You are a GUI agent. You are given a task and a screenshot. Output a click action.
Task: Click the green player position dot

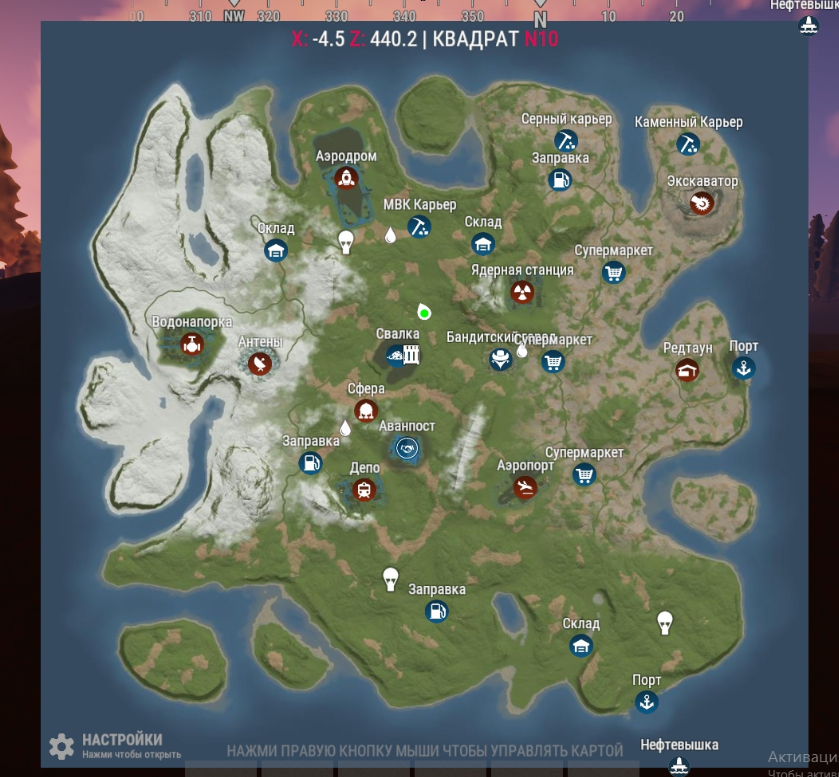coord(424,313)
